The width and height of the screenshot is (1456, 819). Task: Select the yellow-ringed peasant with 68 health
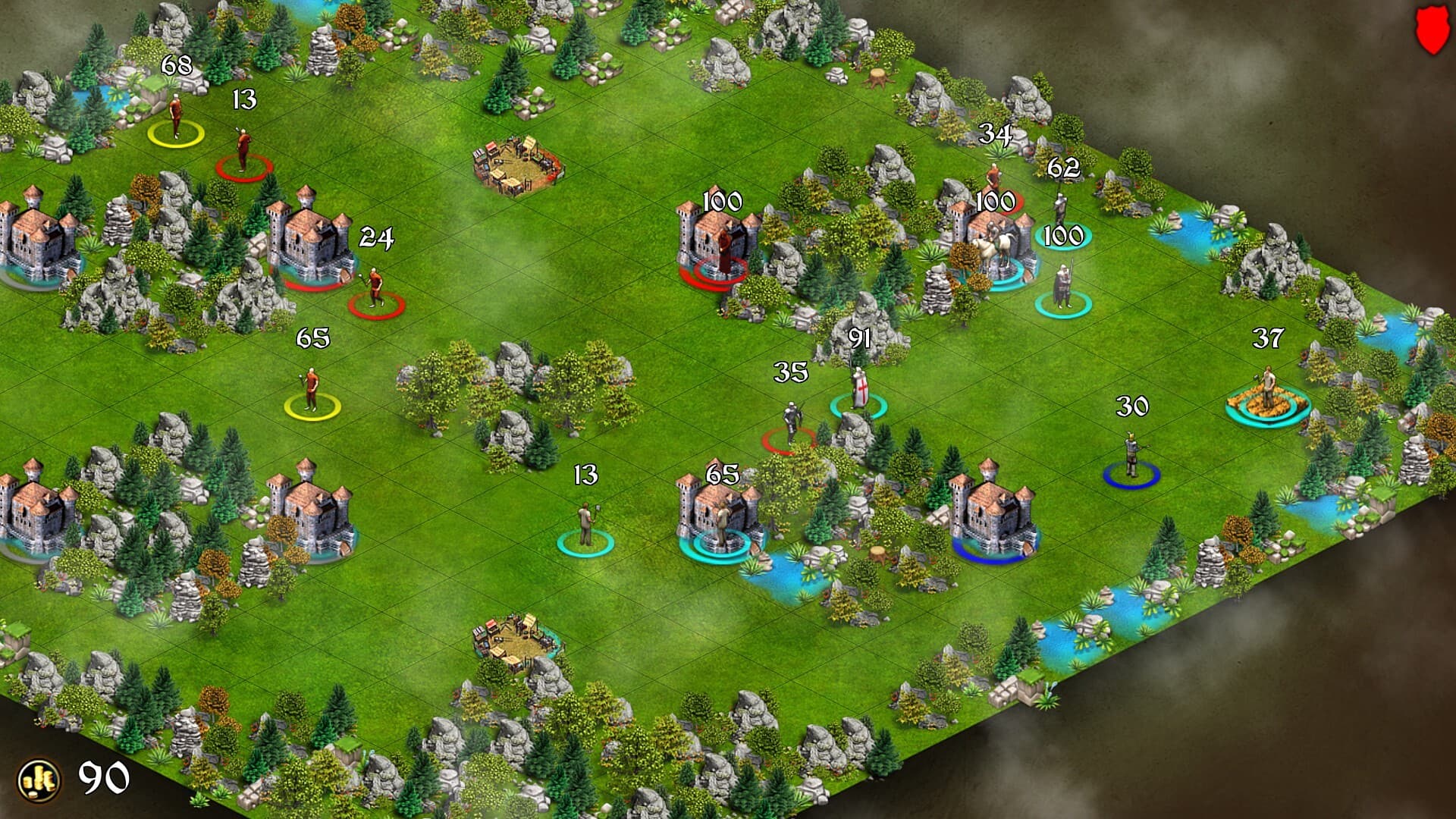pyautogui.click(x=176, y=114)
